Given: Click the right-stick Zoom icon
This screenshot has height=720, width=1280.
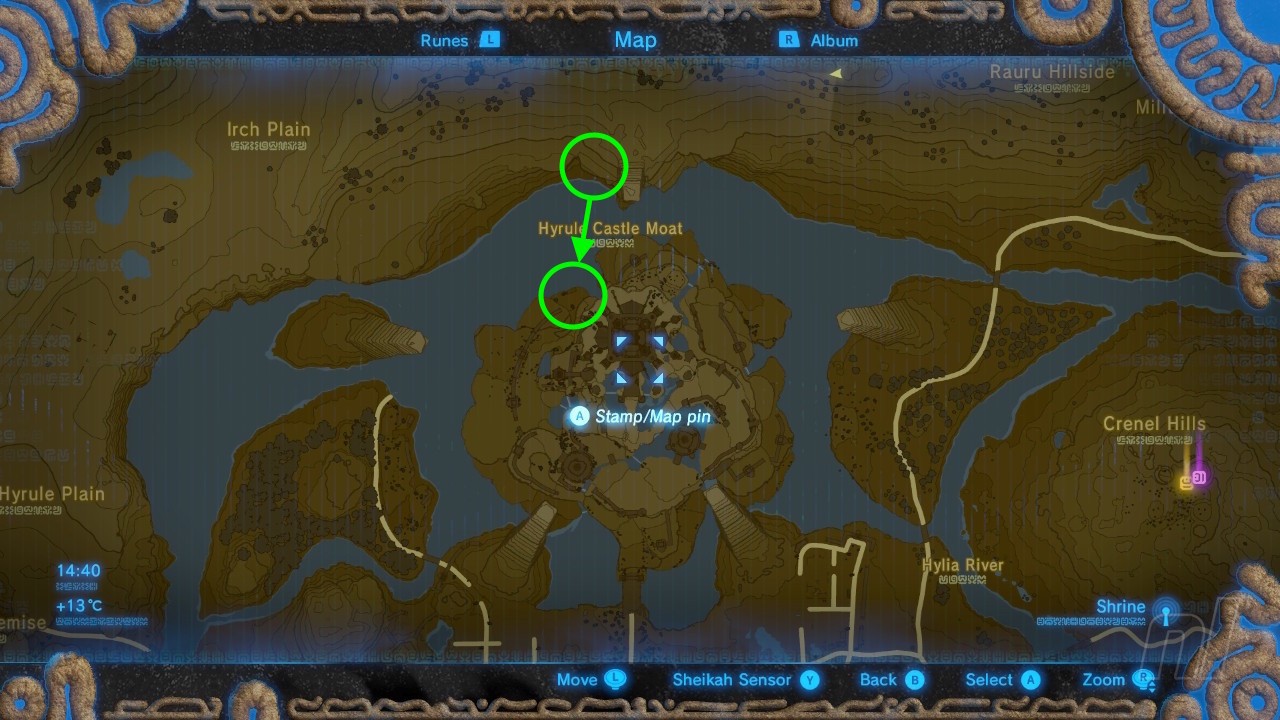Looking at the screenshot, I should (x=1141, y=678).
